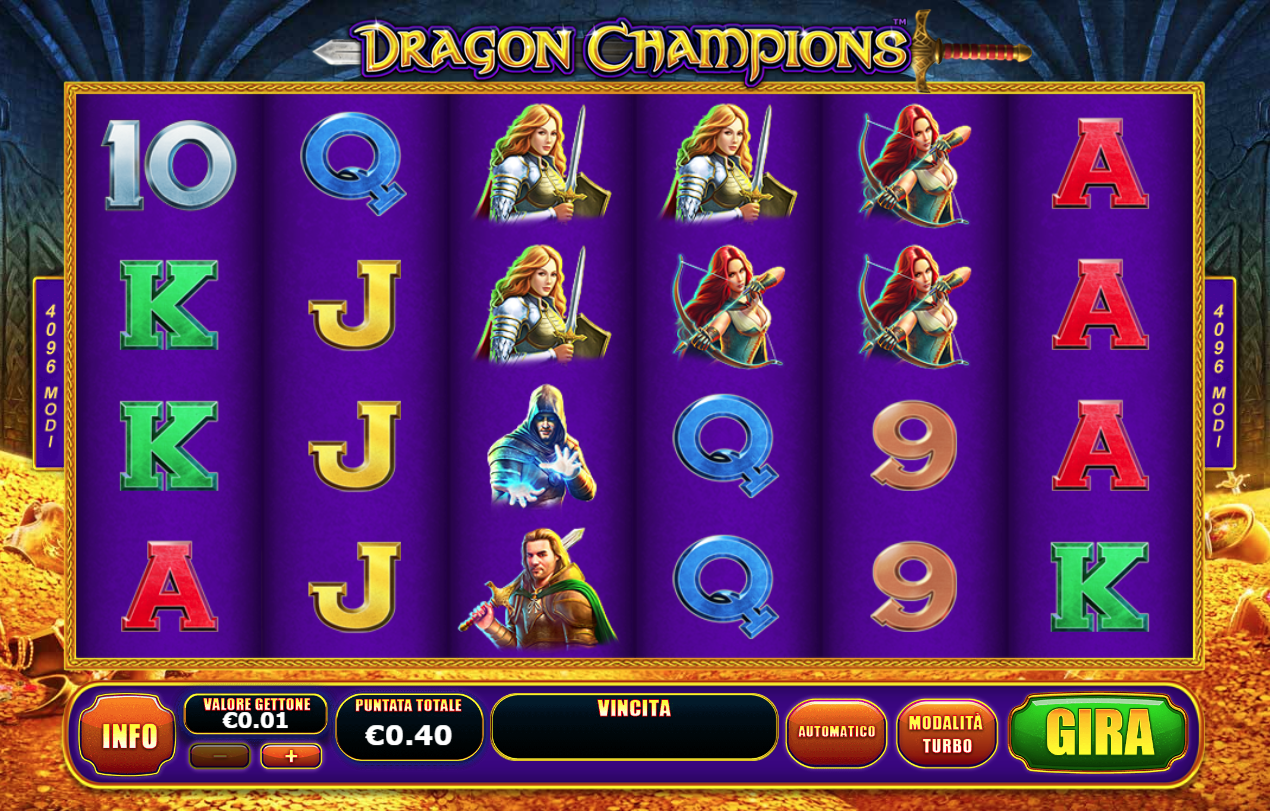The image size is (1270, 811).
Task: Decrease coin value with the minus button
Action: [x=219, y=756]
